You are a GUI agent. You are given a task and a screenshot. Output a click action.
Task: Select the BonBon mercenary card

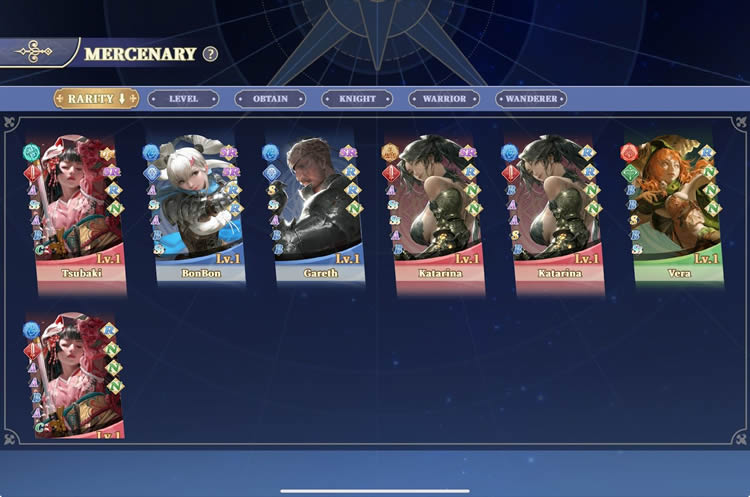200,210
